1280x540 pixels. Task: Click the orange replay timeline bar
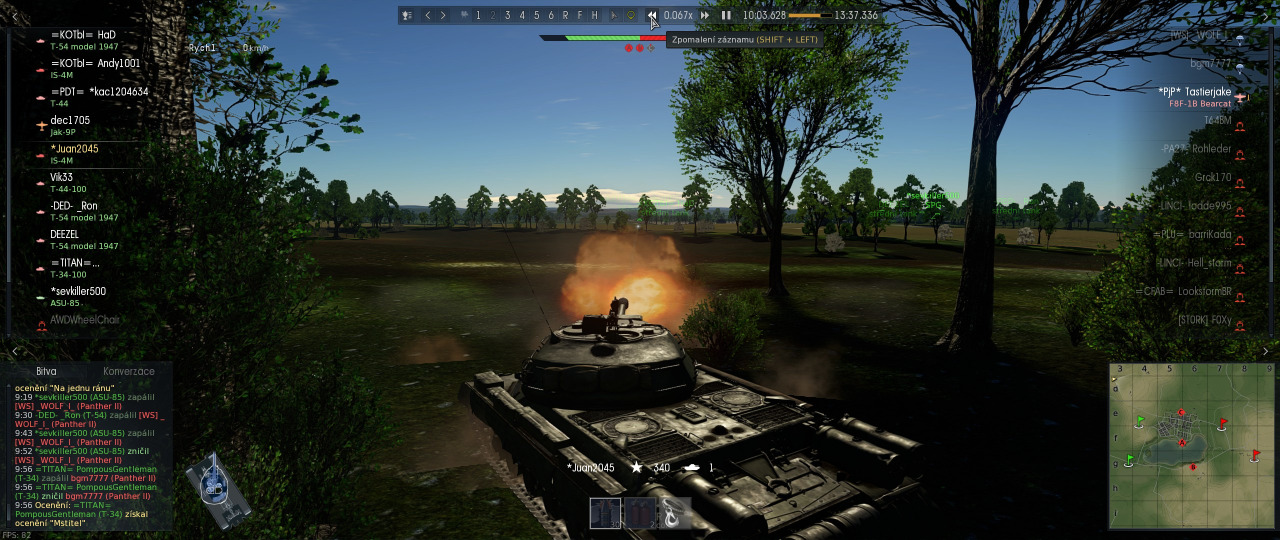point(809,16)
